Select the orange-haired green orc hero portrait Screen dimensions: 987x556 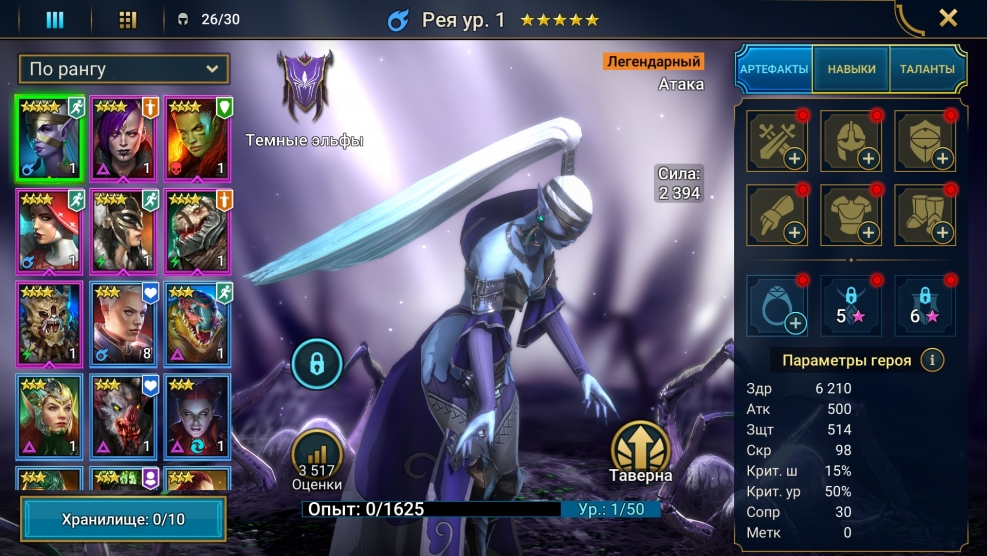coord(197,138)
